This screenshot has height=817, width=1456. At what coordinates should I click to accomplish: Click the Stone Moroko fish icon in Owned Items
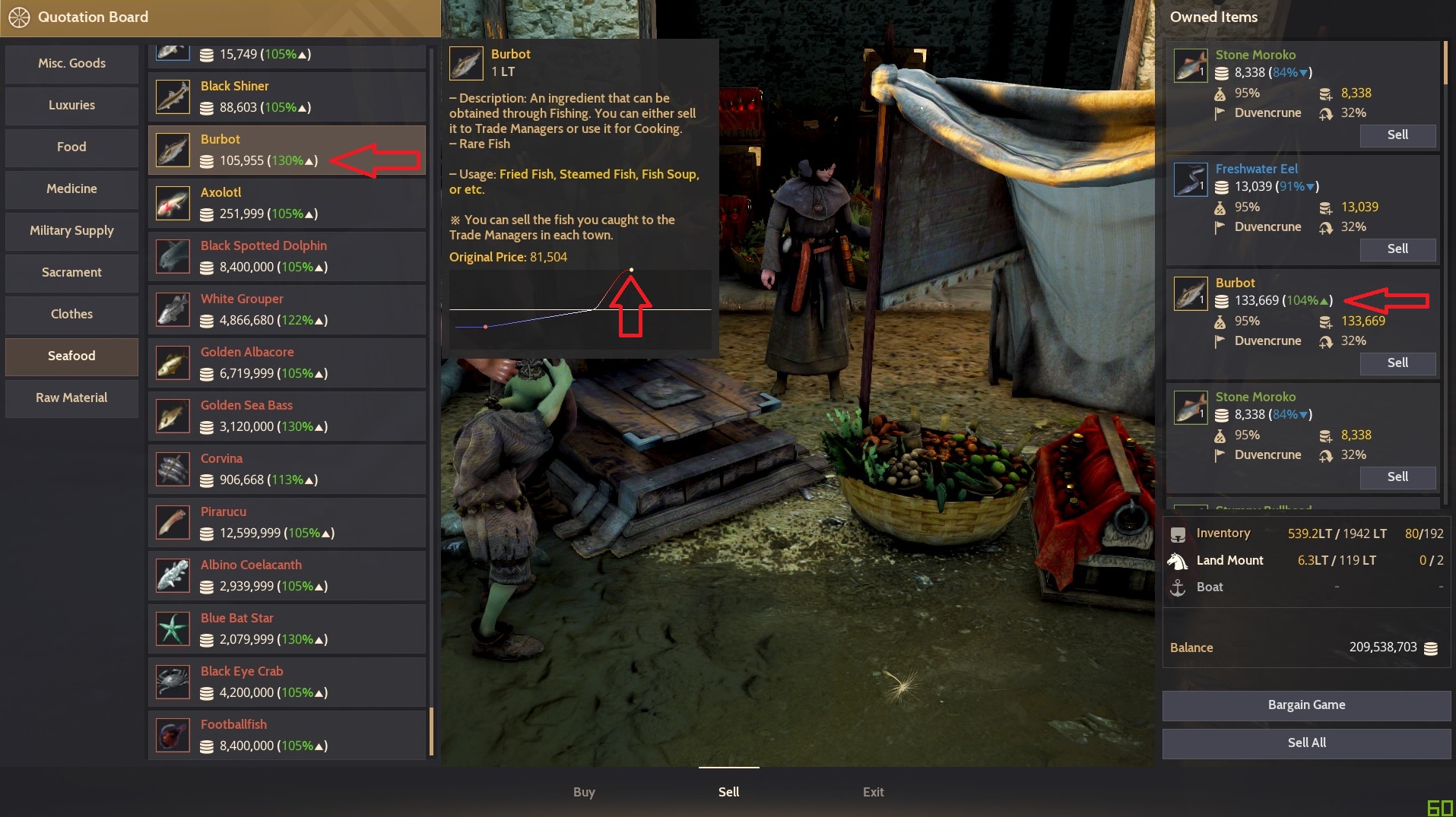[x=1190, y=65]
